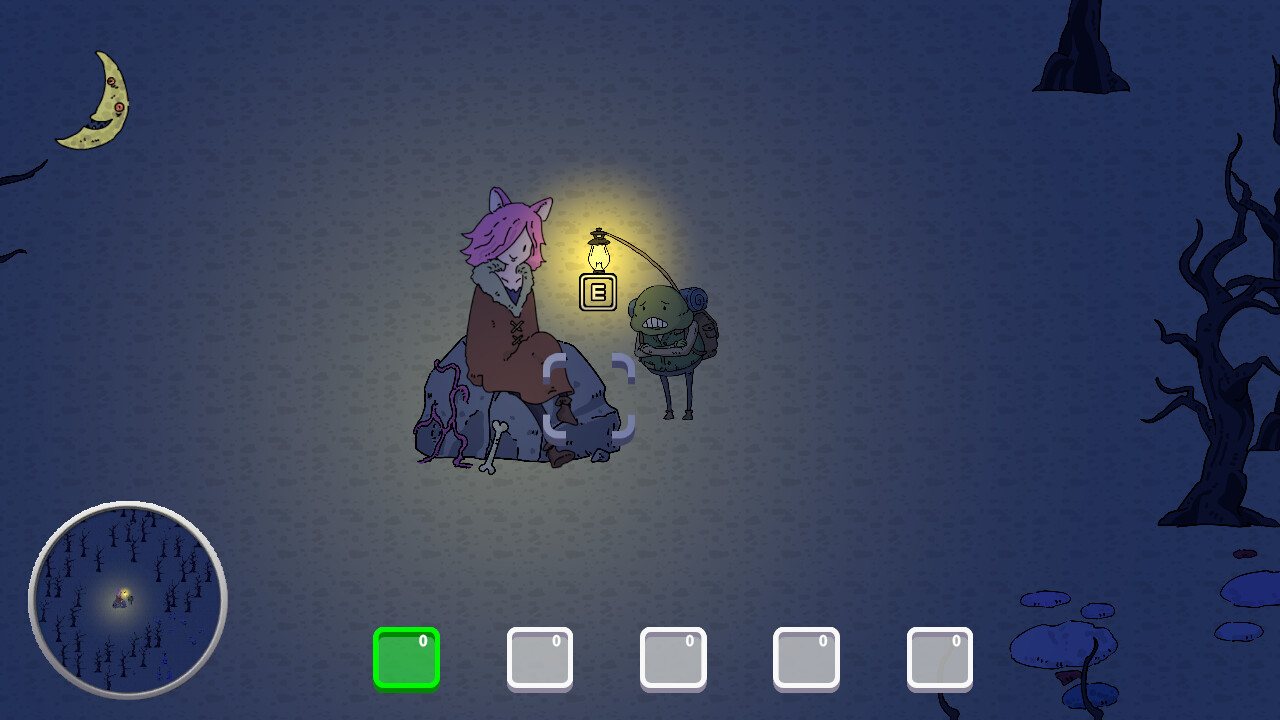Click the fourth hotbar slot

pyautogui.click(x=806, y=657)
